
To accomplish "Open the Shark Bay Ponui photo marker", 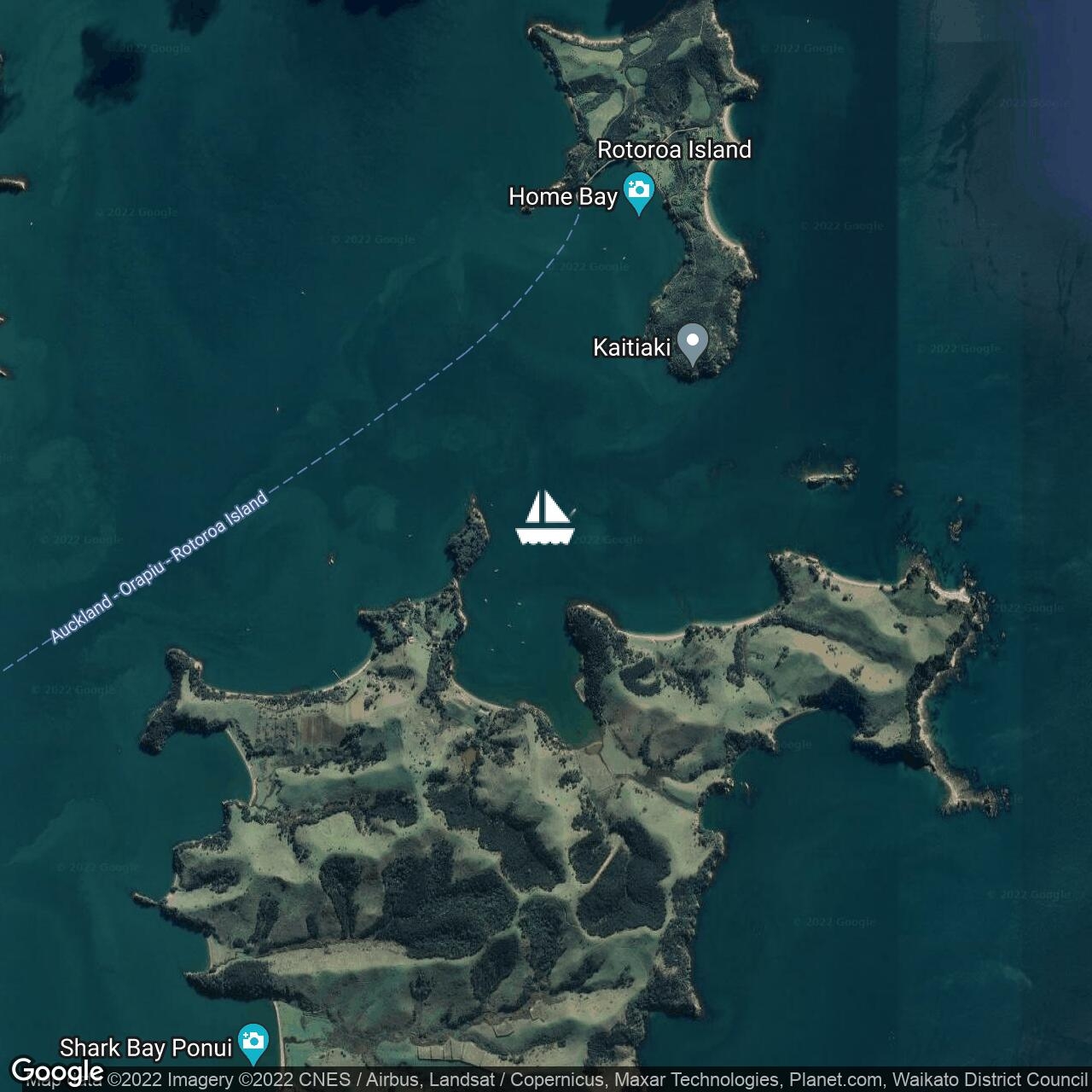I will coord(253,1043).
